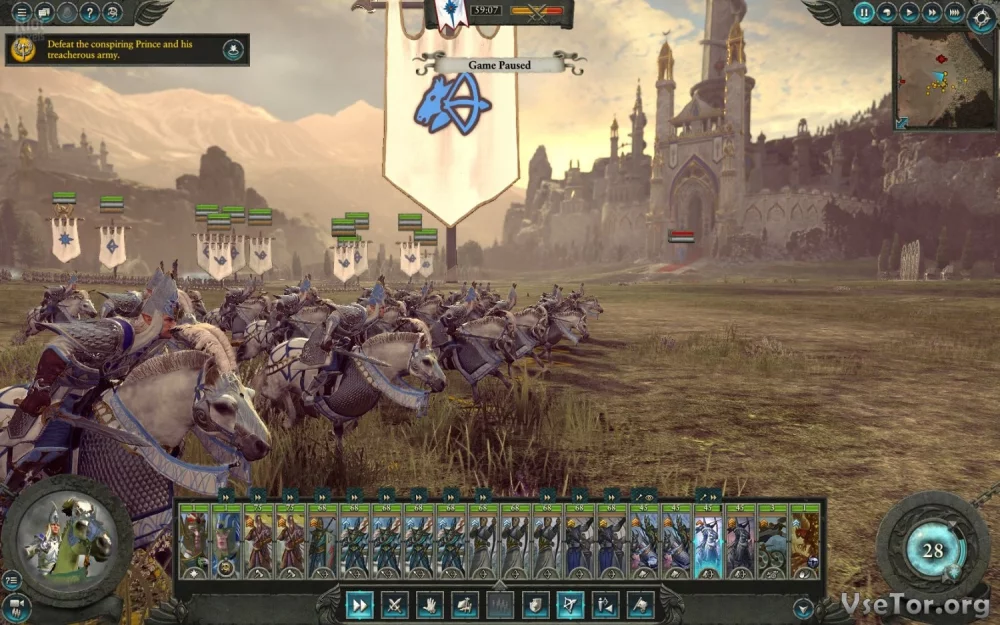Set fastest triple-arrow game speed
This screenshot has width=1000, height=625.
(x=954, y=13)
